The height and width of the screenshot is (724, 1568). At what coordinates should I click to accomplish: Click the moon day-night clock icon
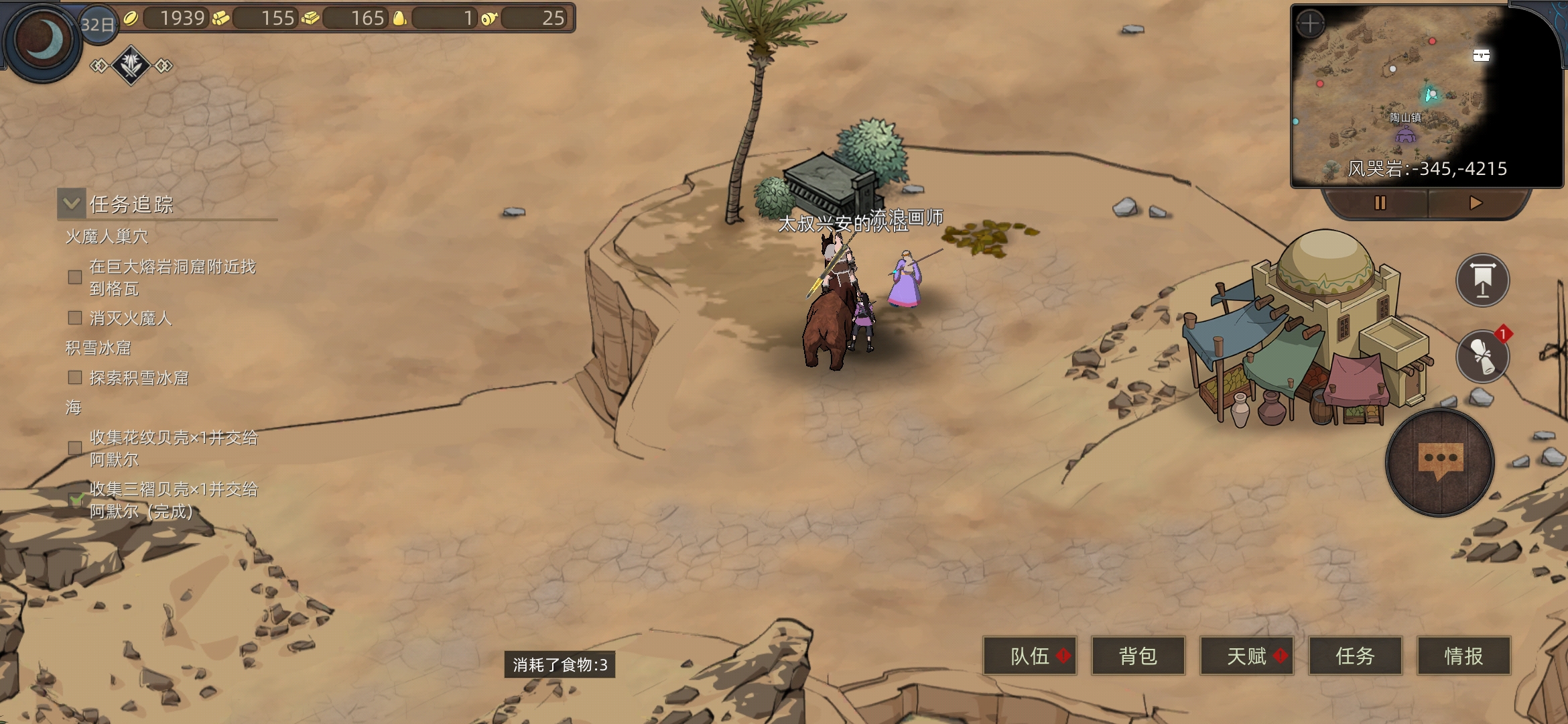tap(43, 40)
